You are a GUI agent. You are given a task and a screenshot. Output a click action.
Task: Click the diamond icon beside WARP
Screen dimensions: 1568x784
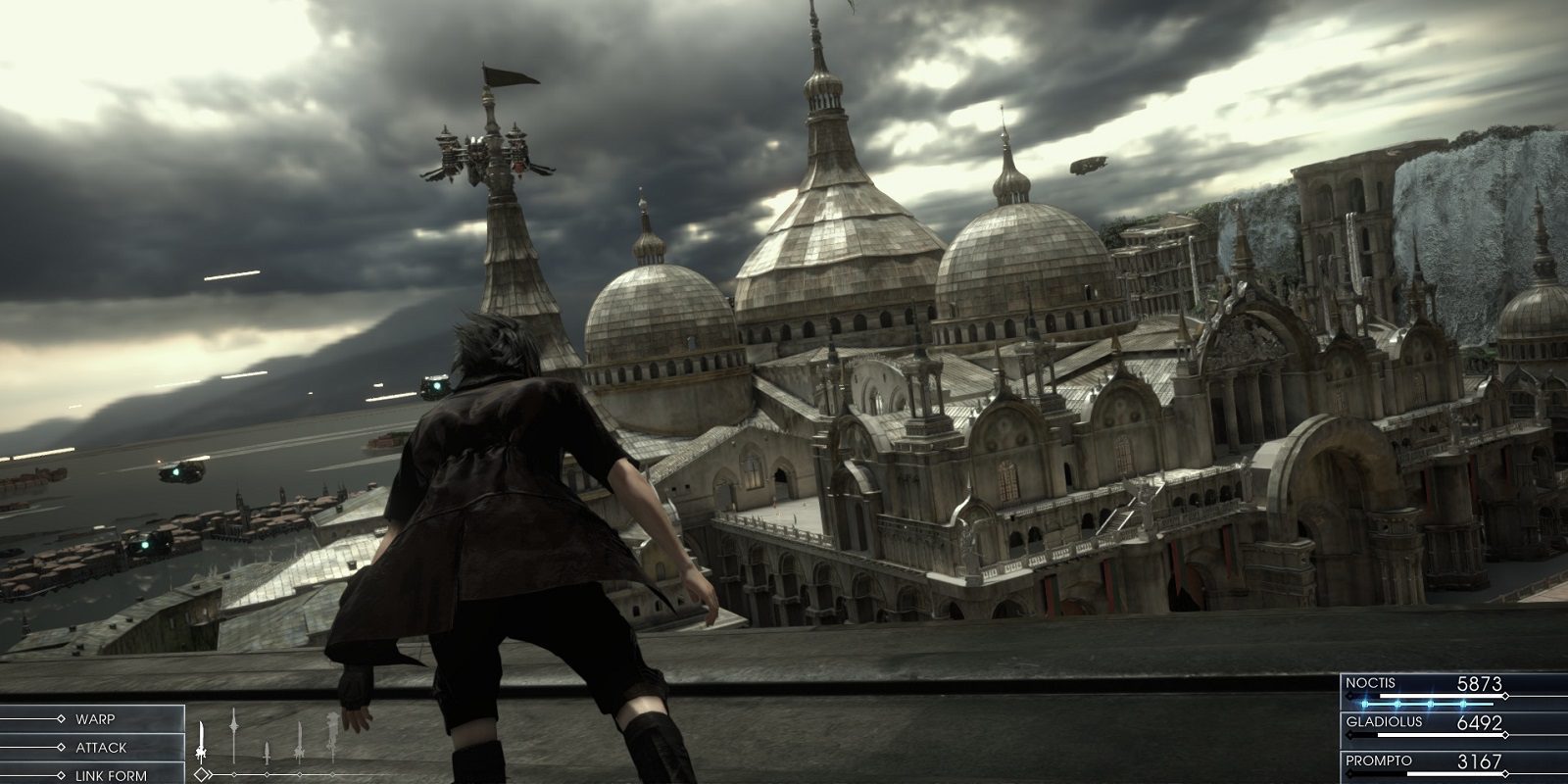click(x=61, y=716)
